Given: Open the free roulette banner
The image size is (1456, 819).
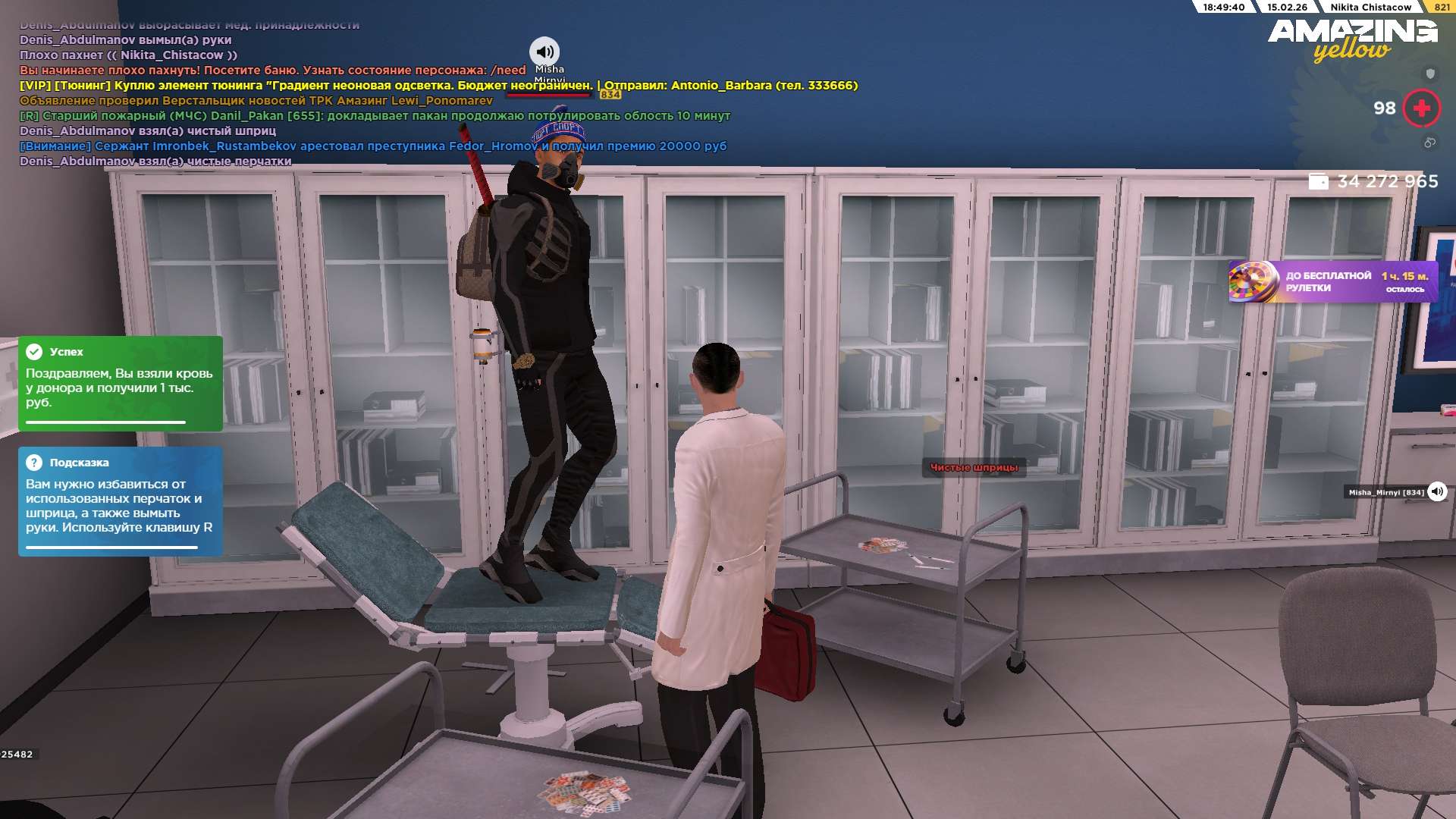Looking at the screenshot, I should point(1332,281).
